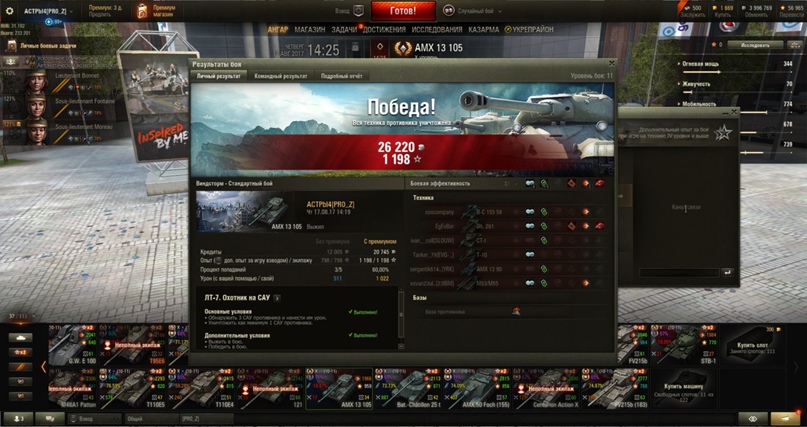This screenshot has height=427, width=807.
Task: Click the Исследовать button
Action: [x=755, y=46]
